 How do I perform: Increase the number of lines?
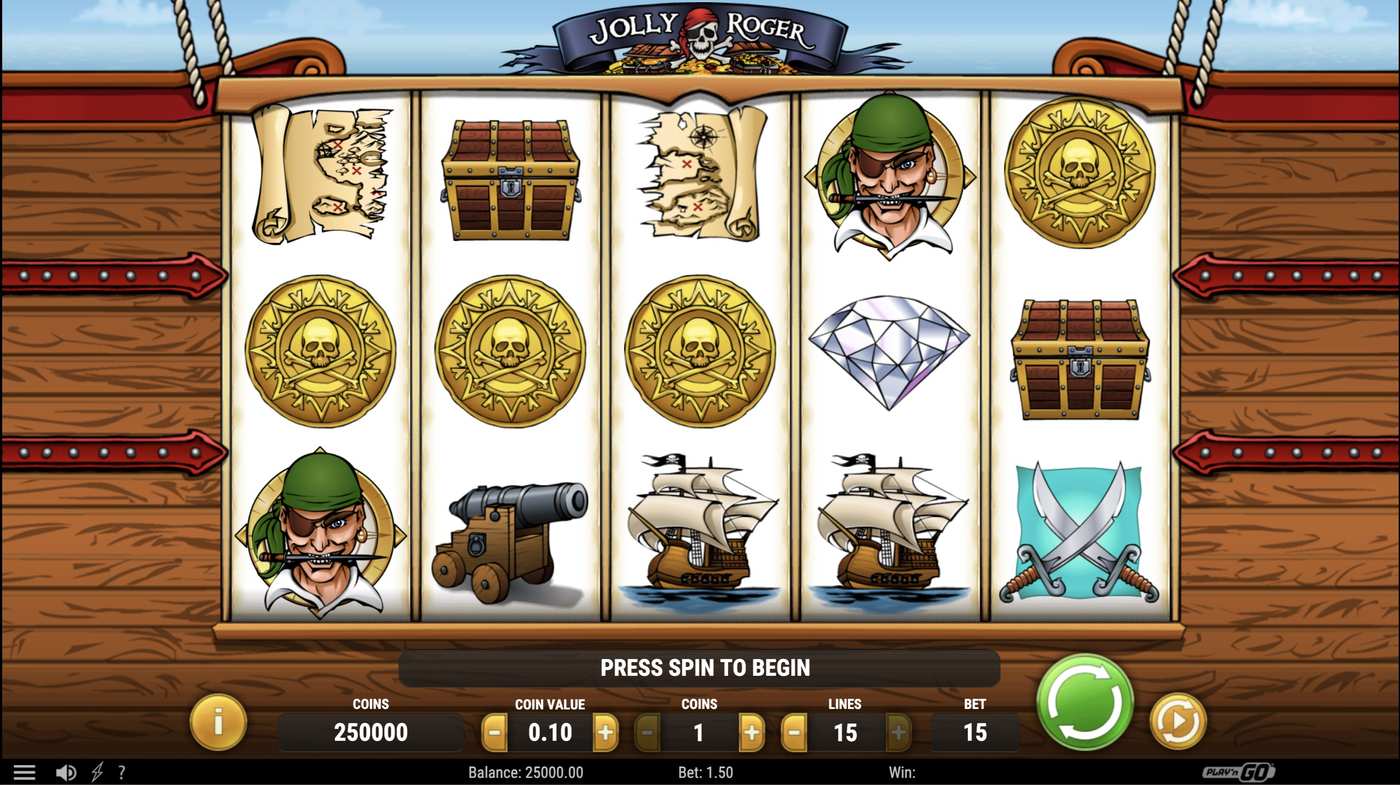point(896,732)
